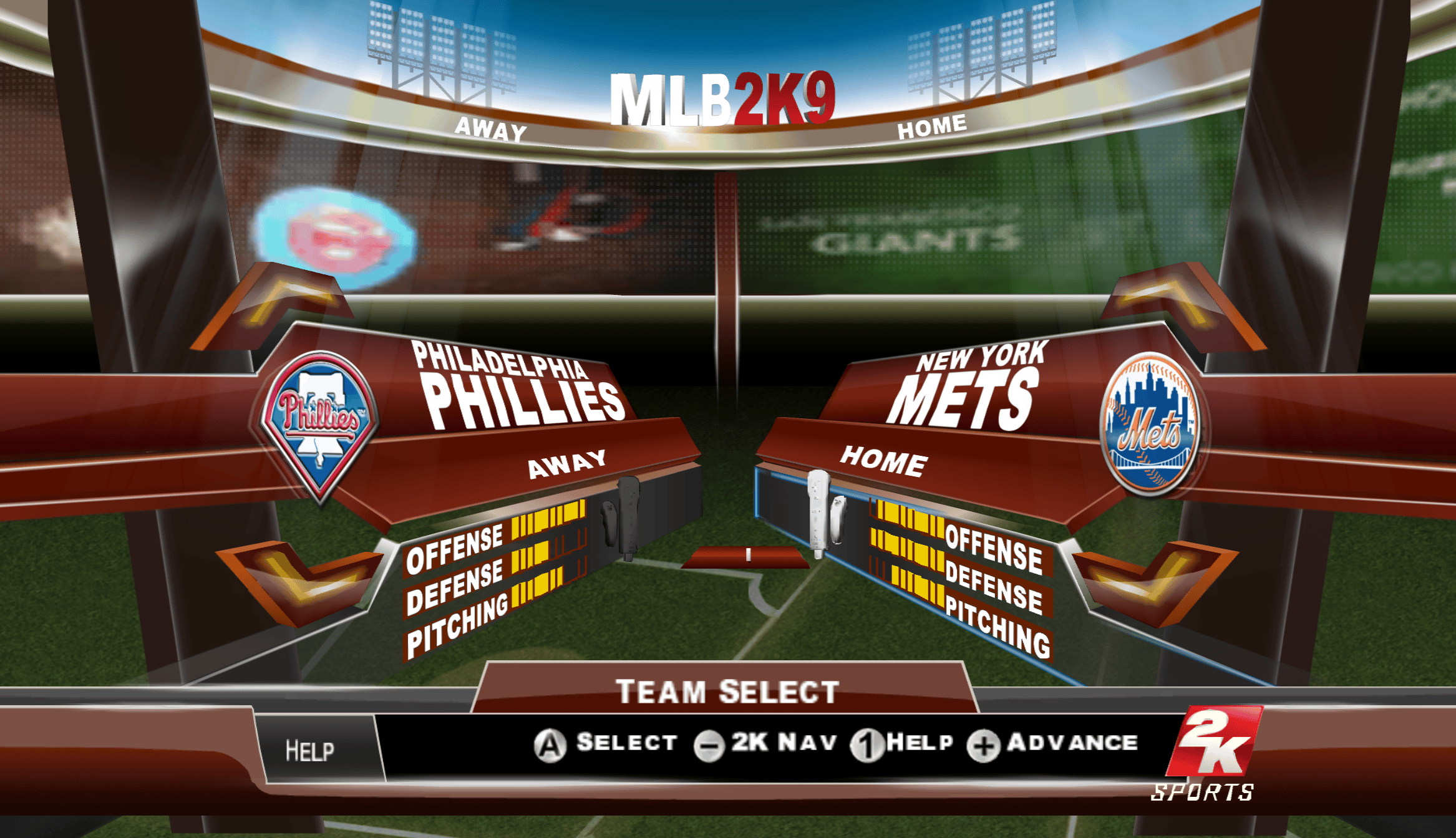Click the minus 2K Nav icon
This screenshot has width=1456, height=838.
[x=710, y=742]
